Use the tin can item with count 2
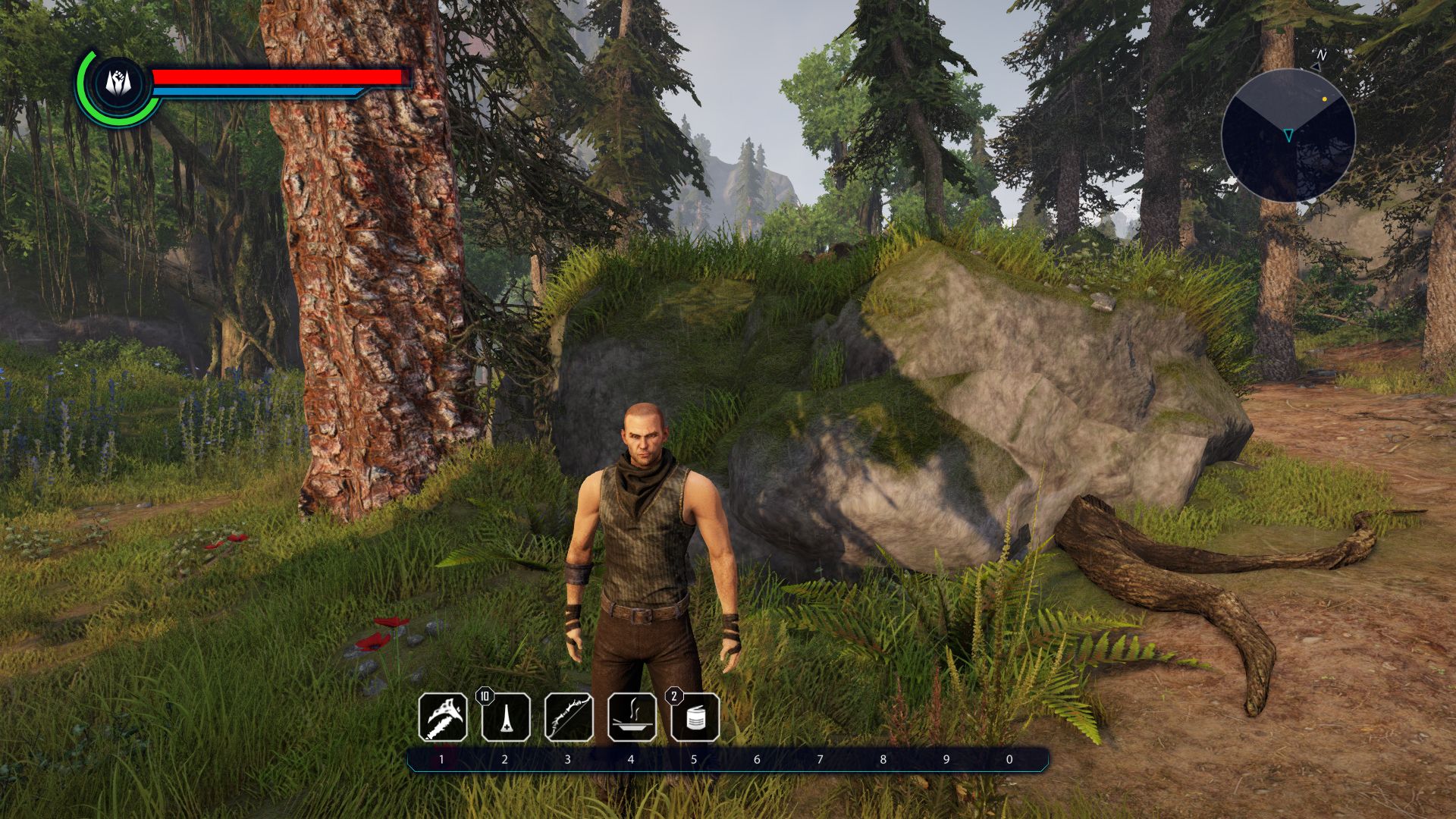Image resolution: width=1456 pixels, height=819 pixels. point(695,717)
